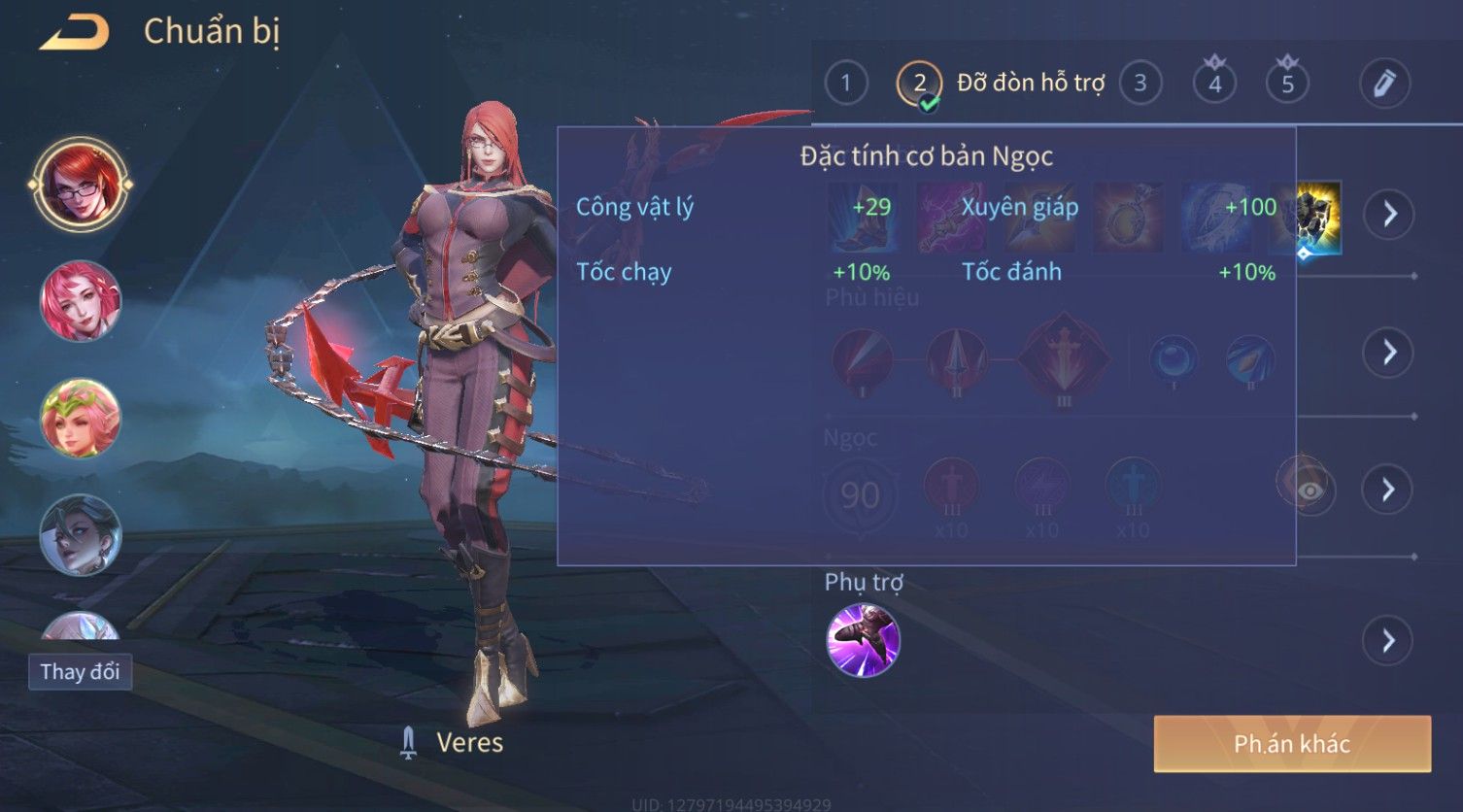This screenshot has height=812, width=1463.
Task: Choose the pink-haired hero portrait
Action: click(x=81, y=301)
